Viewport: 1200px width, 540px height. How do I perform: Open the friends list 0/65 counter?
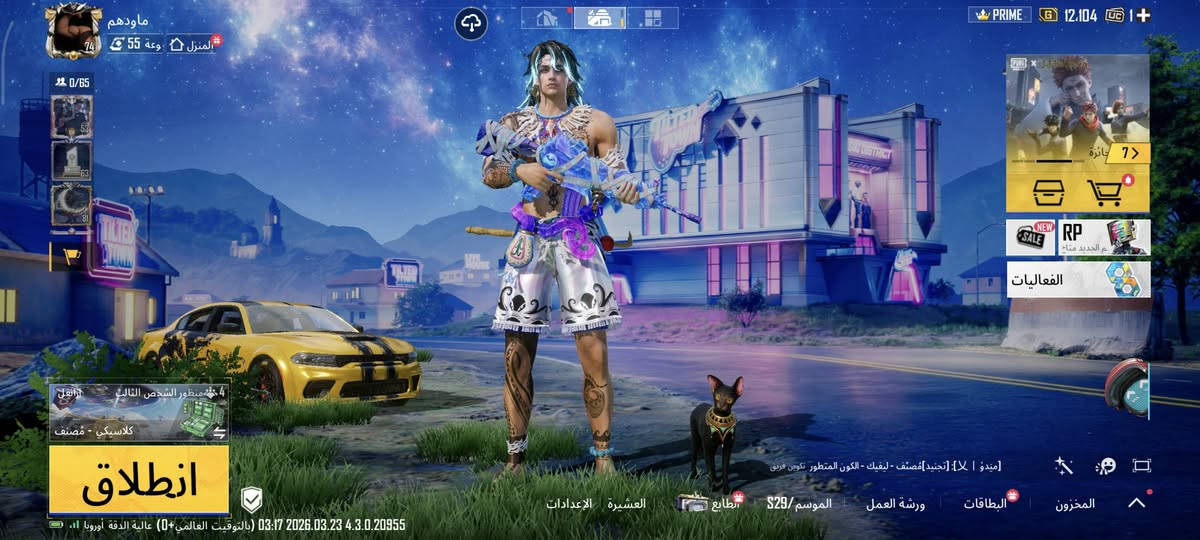pos(71,82)
